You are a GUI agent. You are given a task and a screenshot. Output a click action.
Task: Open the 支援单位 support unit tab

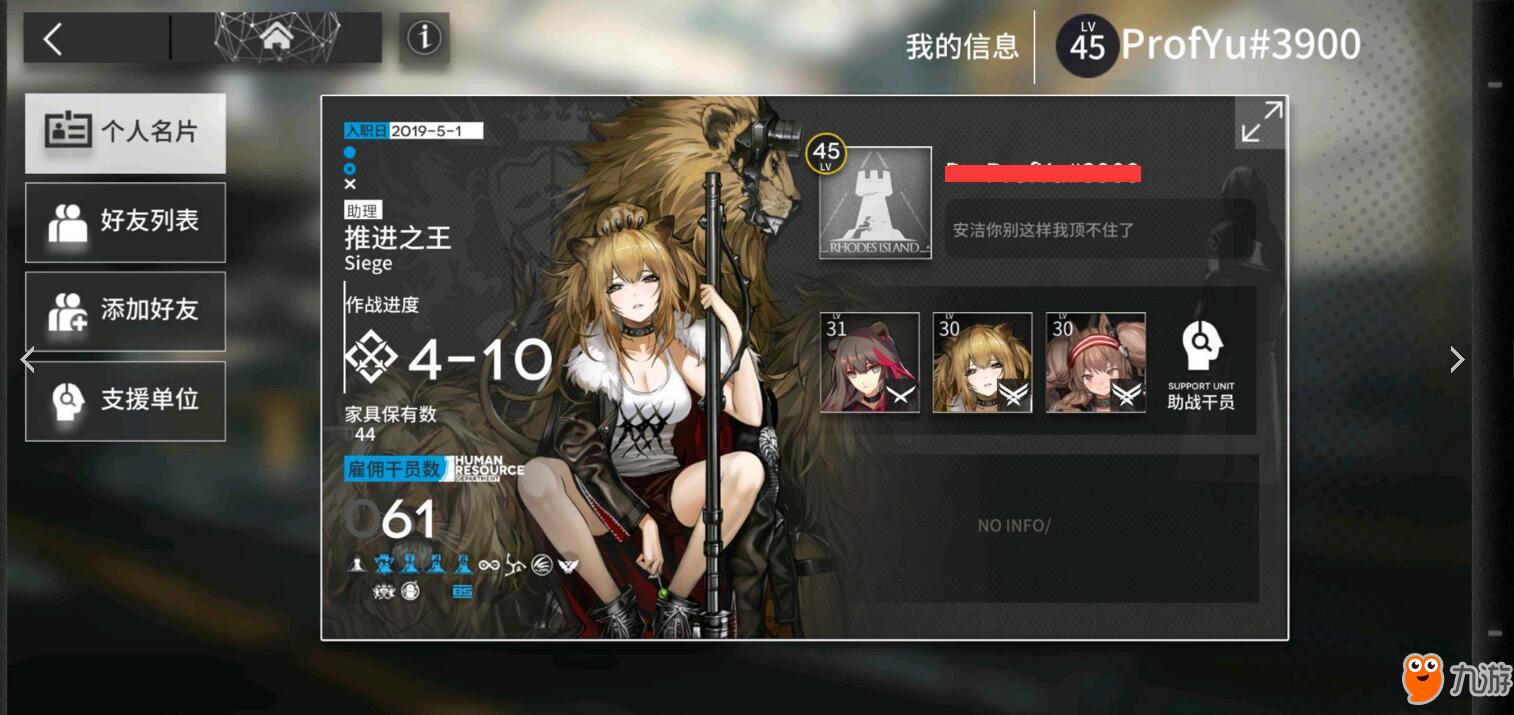(125, 400)
